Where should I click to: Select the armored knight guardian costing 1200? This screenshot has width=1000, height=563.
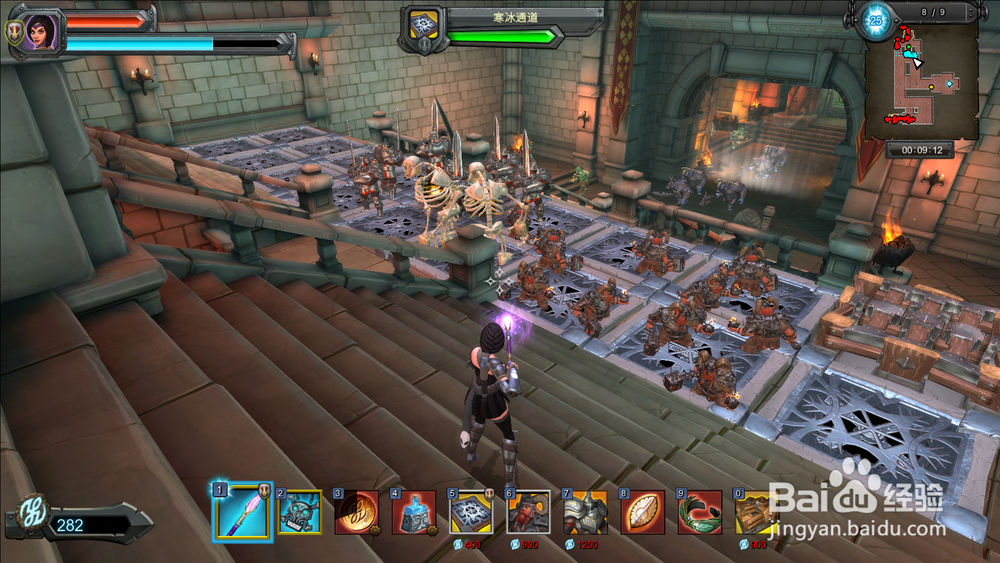(x=586, y=512)
